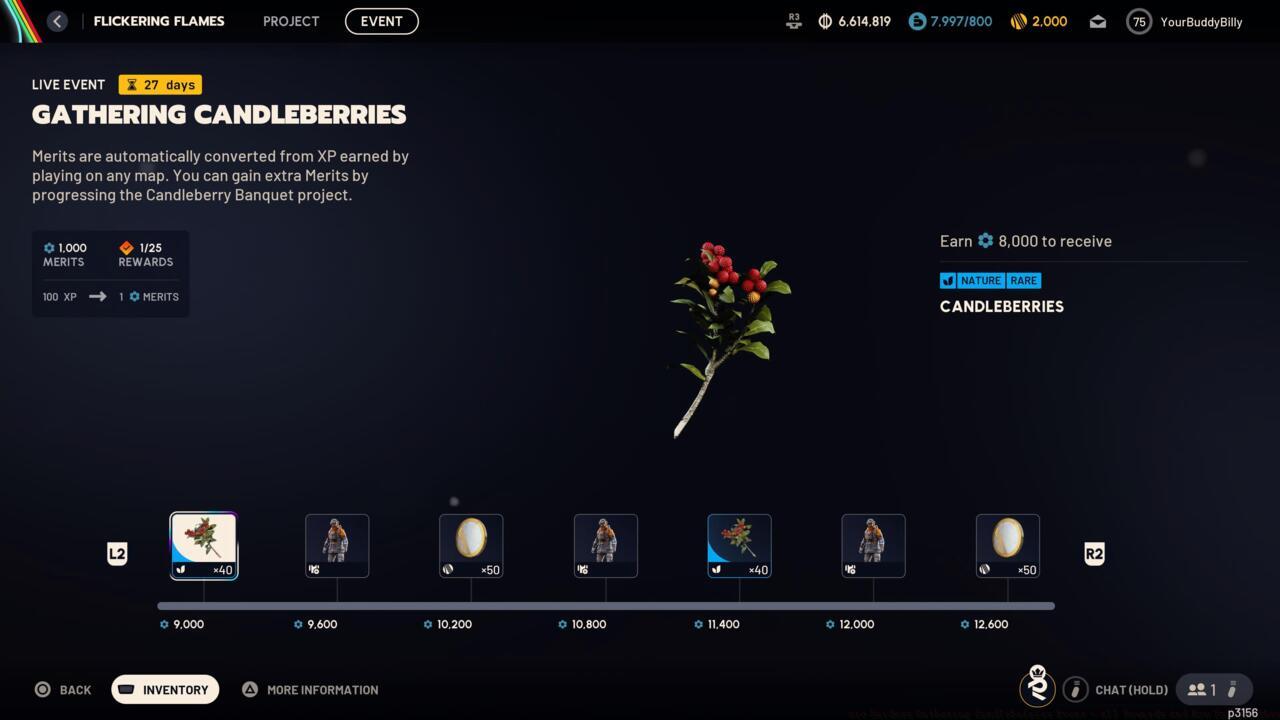Click the reward track progress bar
1280x720 pixels.
click(x=605, y=605)
